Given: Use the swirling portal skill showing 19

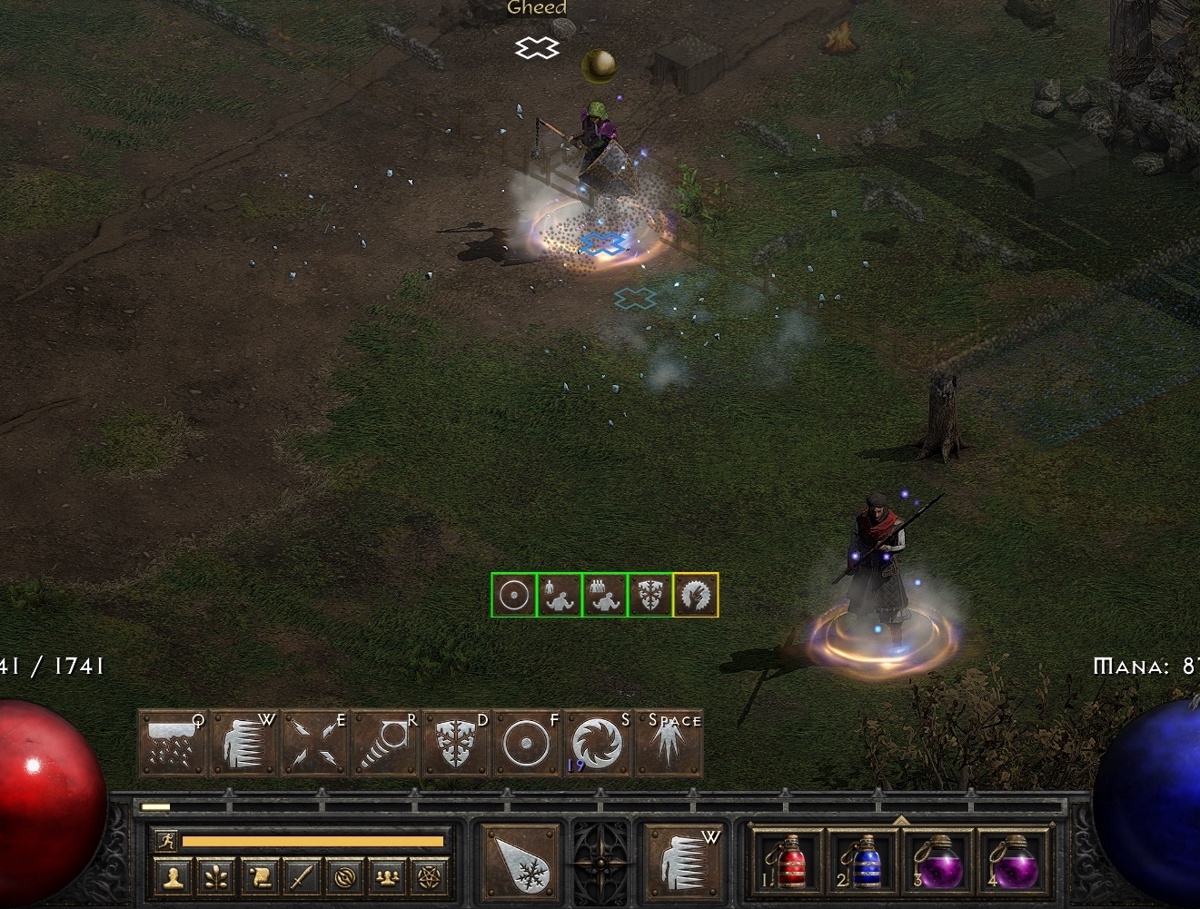Looking at the screenshot, I should pyautogui.click(x=597, y=744).
